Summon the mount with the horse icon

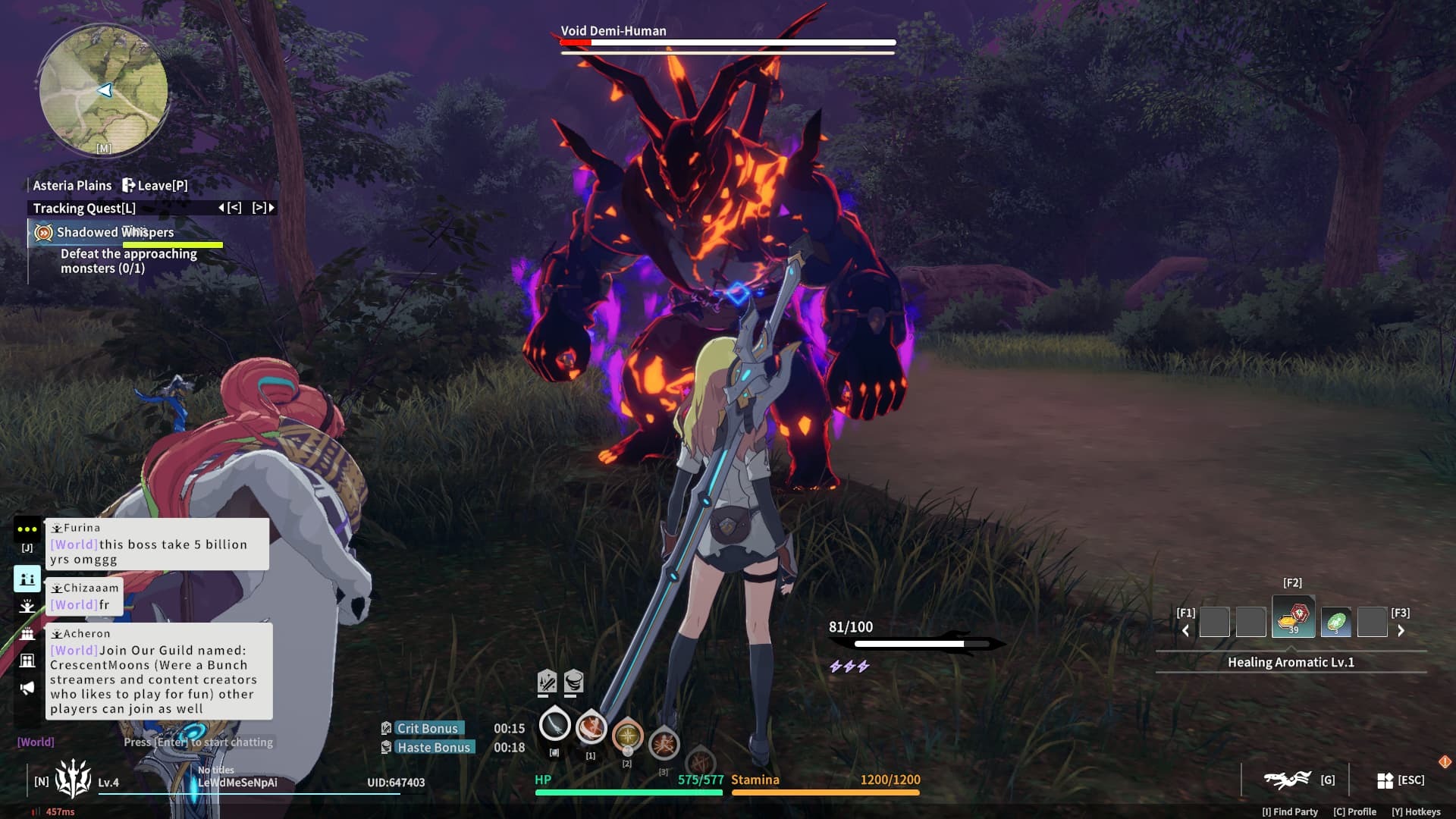(x=1287, y=779)
